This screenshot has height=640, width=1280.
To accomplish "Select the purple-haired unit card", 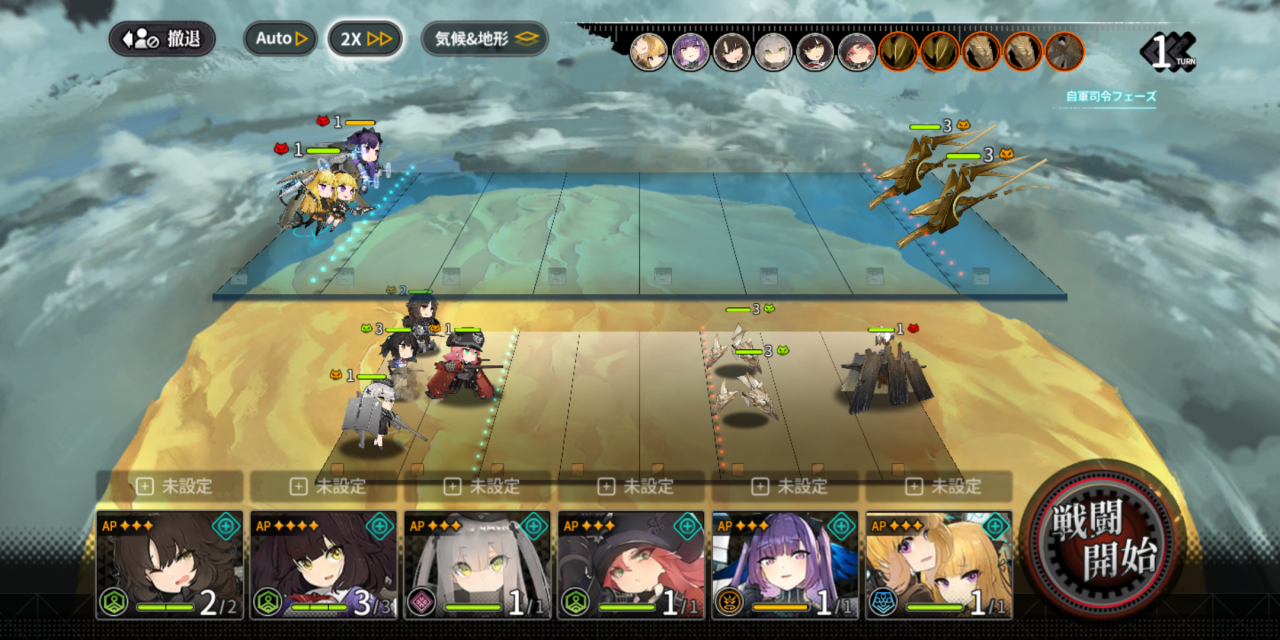I will click(x=785, y=565).
